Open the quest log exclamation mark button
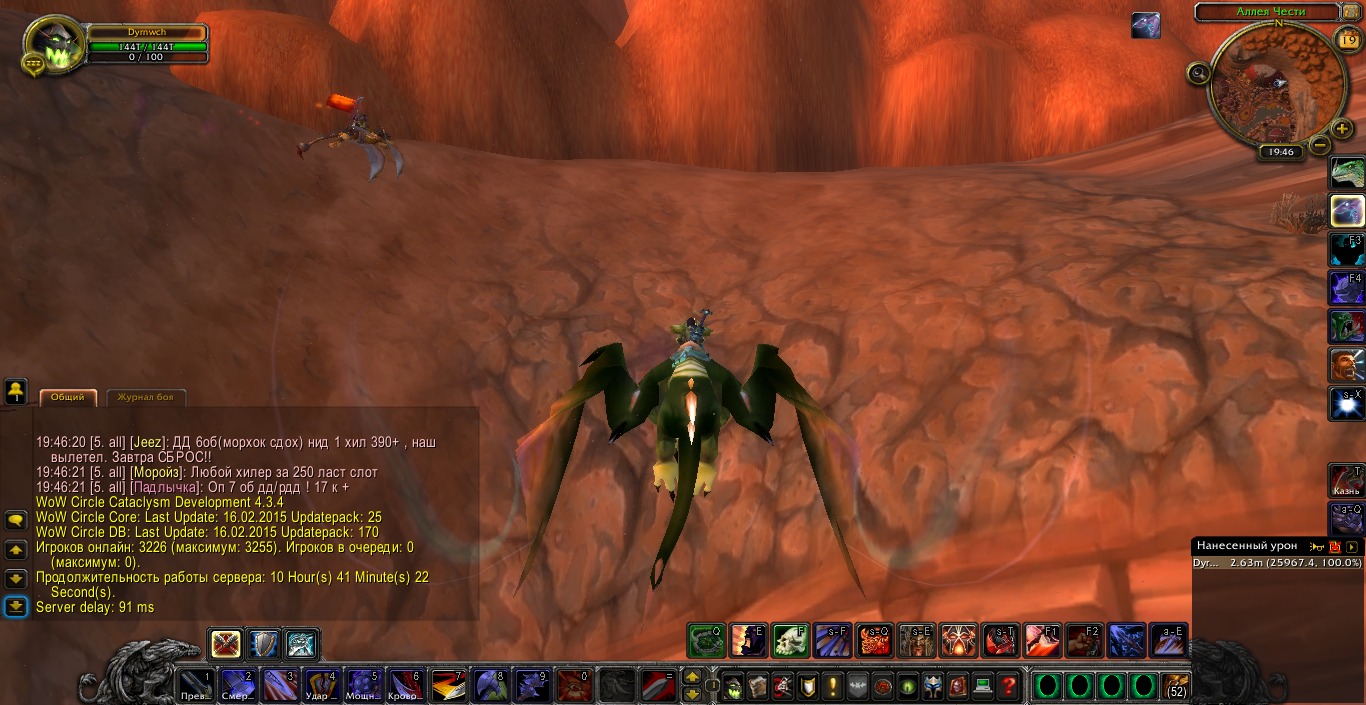Image resolution: width=1366 pixels, height=705 pixels. click(832, 686)
